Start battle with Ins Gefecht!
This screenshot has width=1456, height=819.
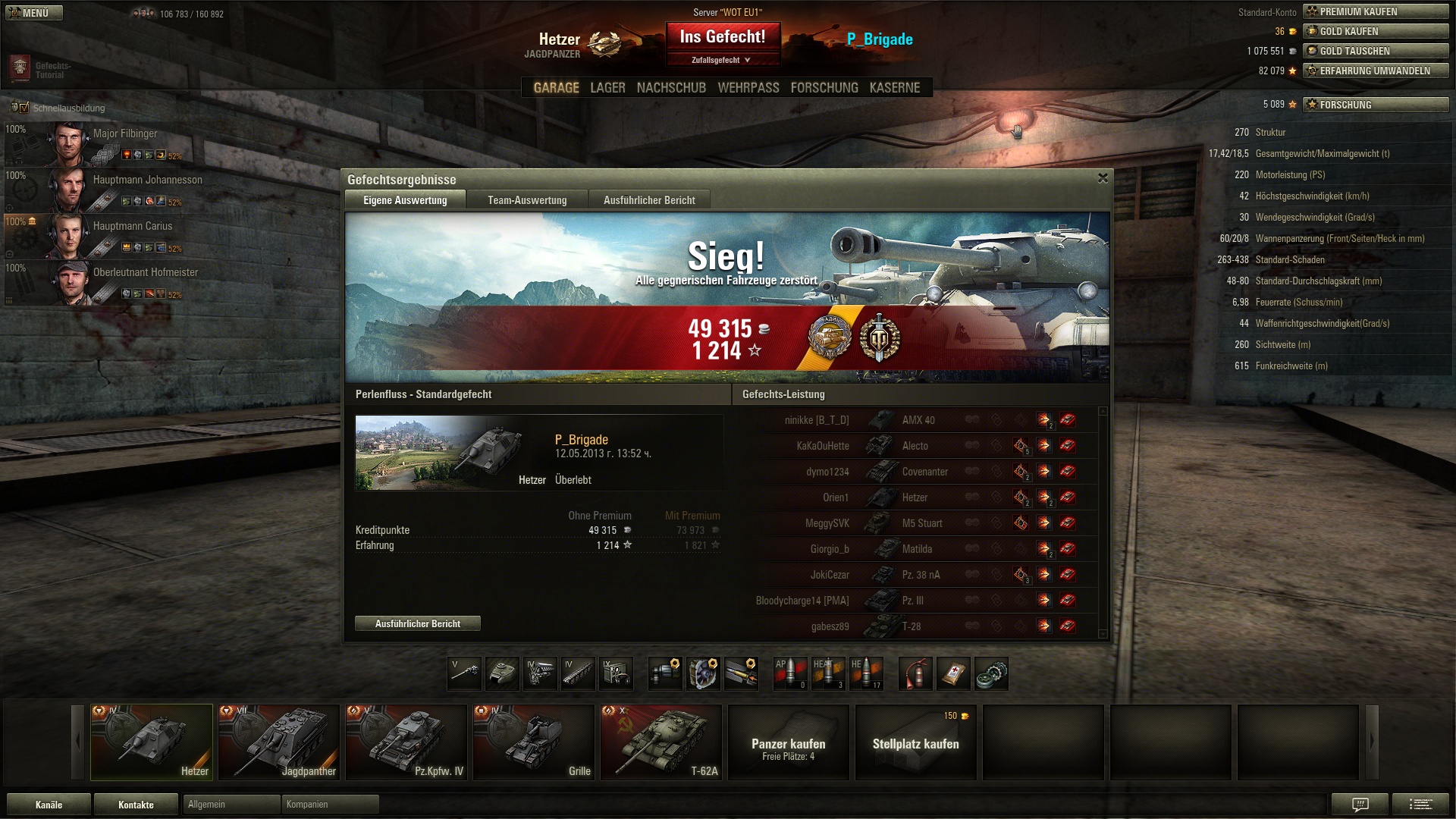coord(723,37)
